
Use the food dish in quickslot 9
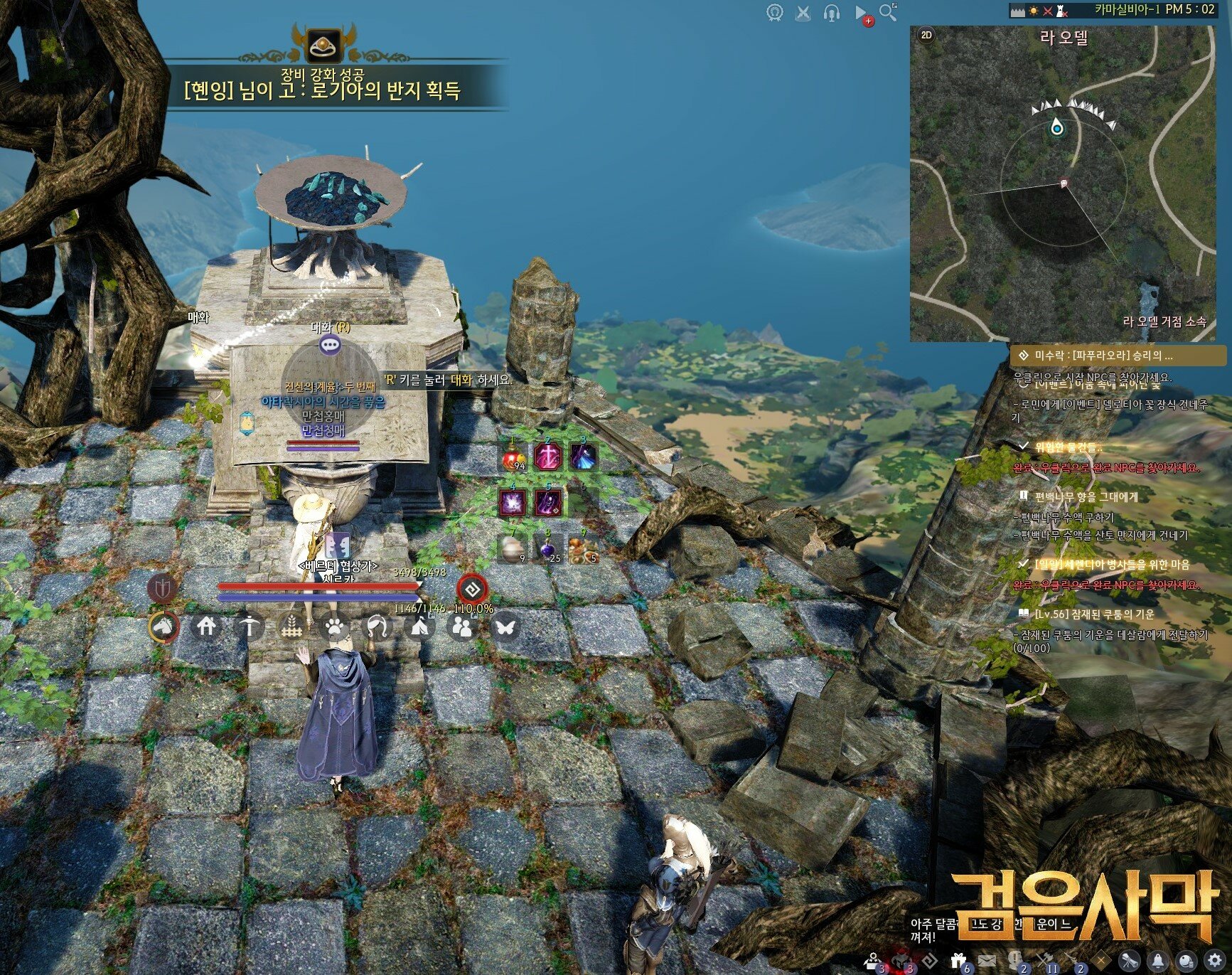pyautogui.click(x=583, y=549)
